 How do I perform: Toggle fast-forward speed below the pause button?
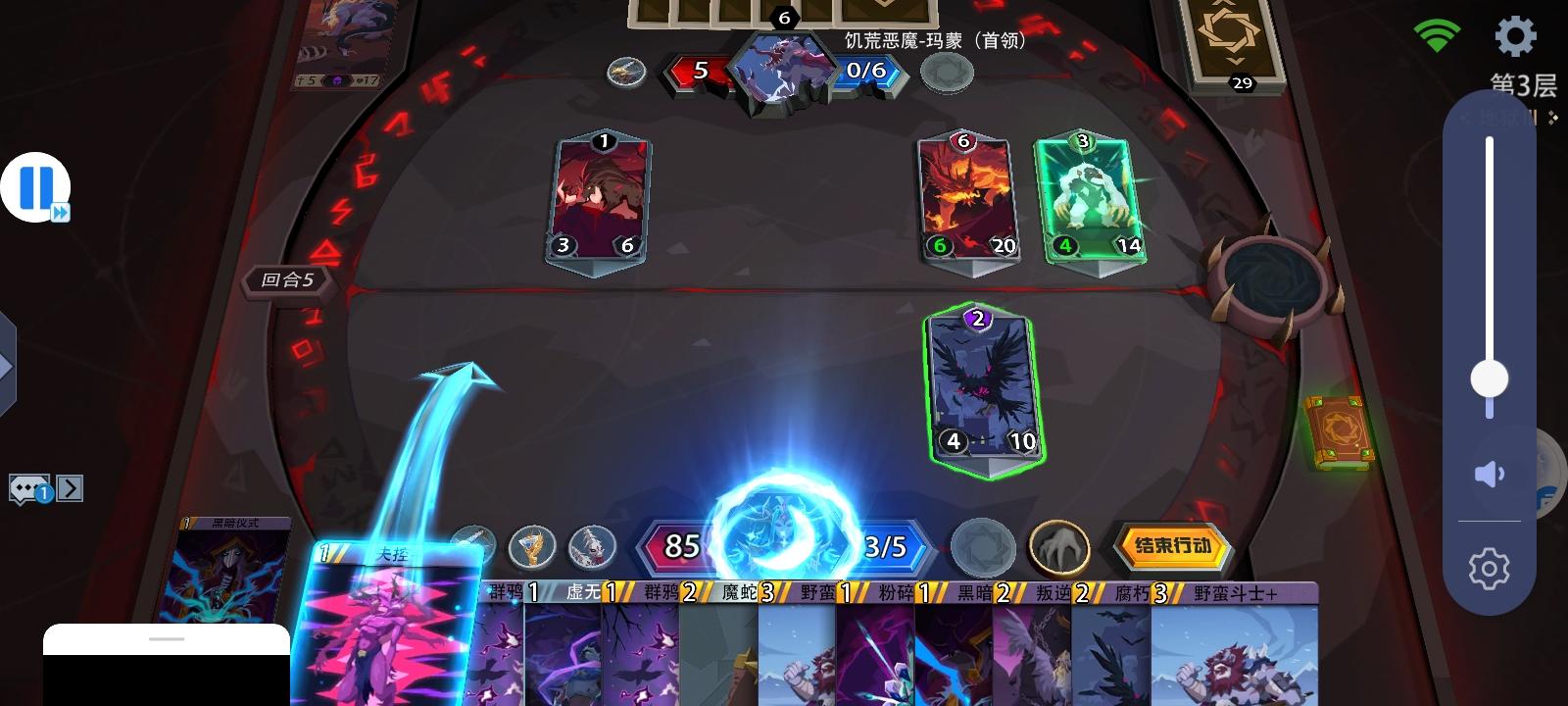tap(61, 212)
